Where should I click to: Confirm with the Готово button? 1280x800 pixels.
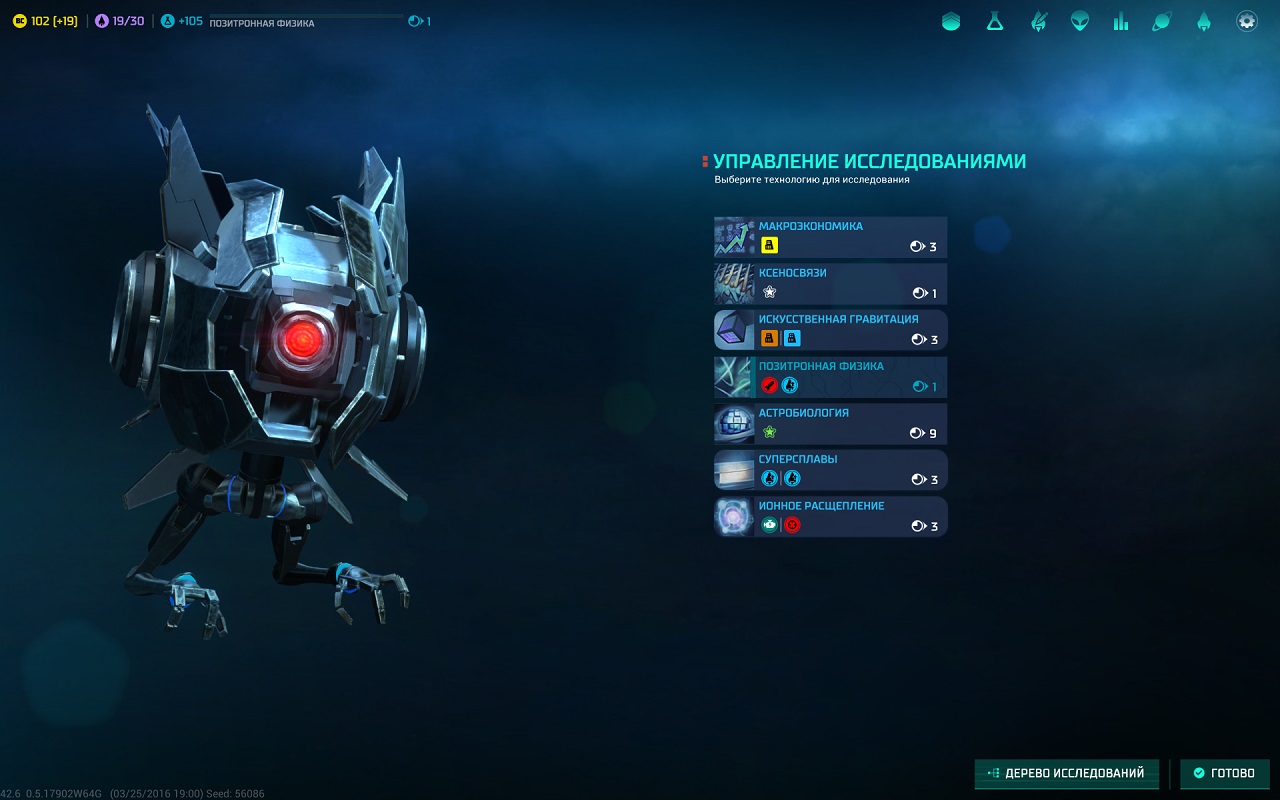(x=1224, y=773)
